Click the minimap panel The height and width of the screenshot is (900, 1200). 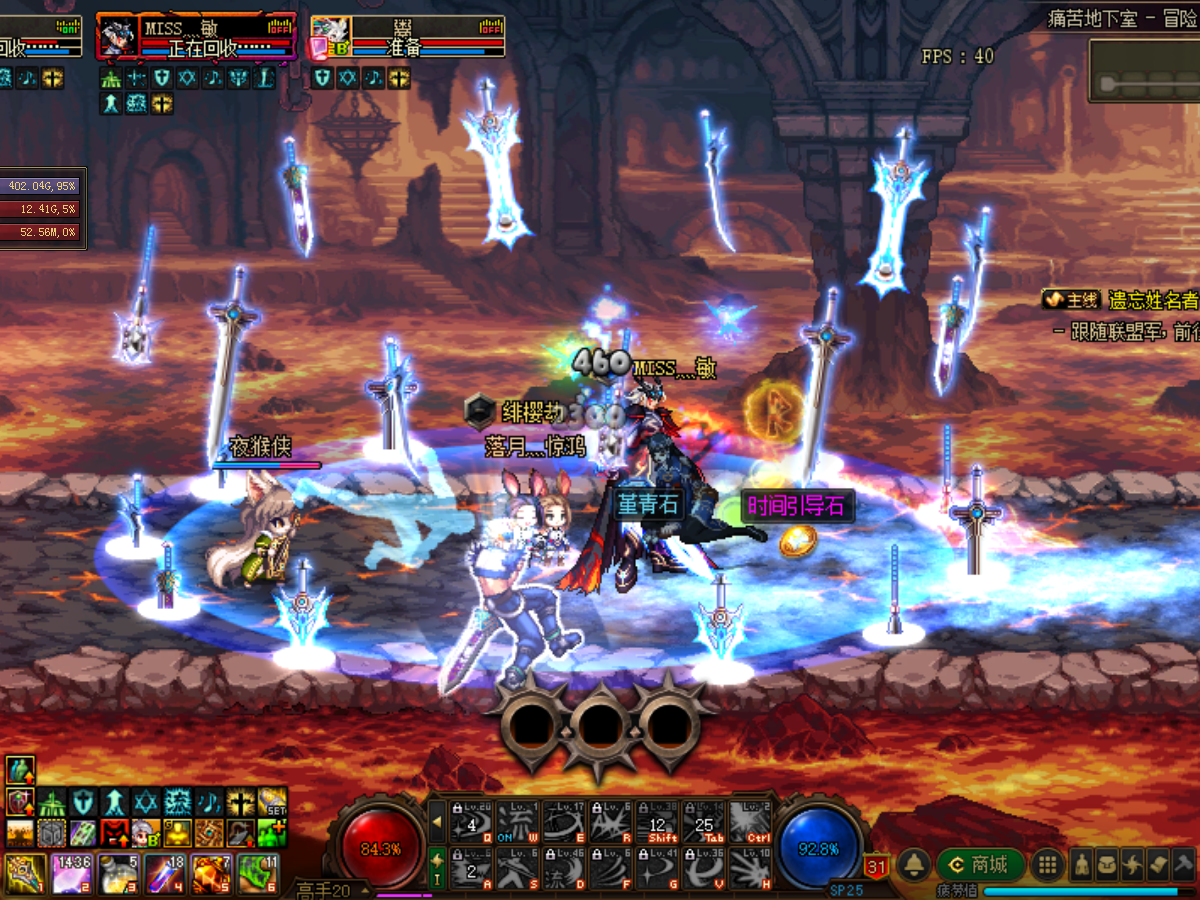[1145, 70]
